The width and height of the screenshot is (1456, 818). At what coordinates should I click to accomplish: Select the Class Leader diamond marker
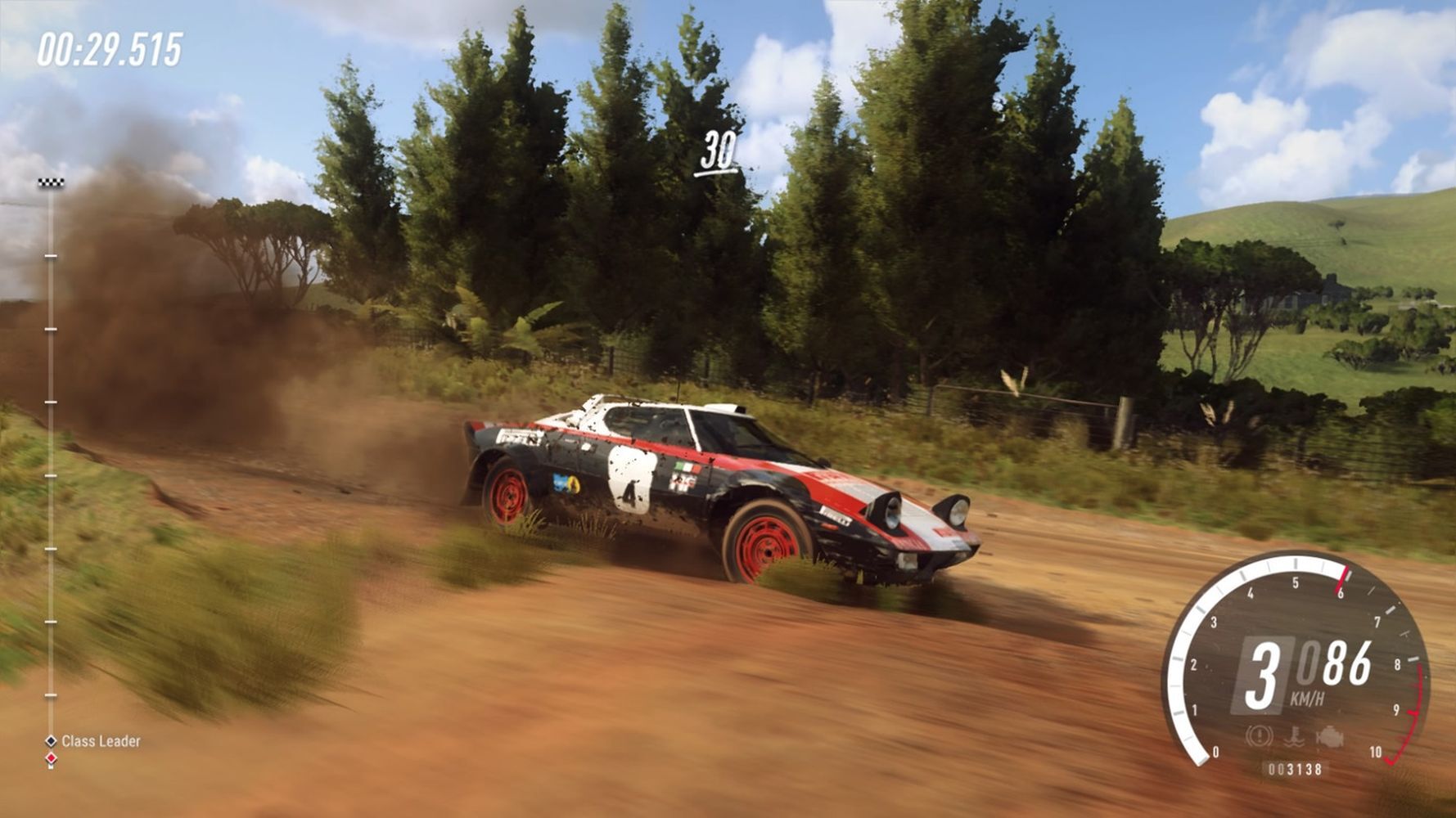pos(51,741)
